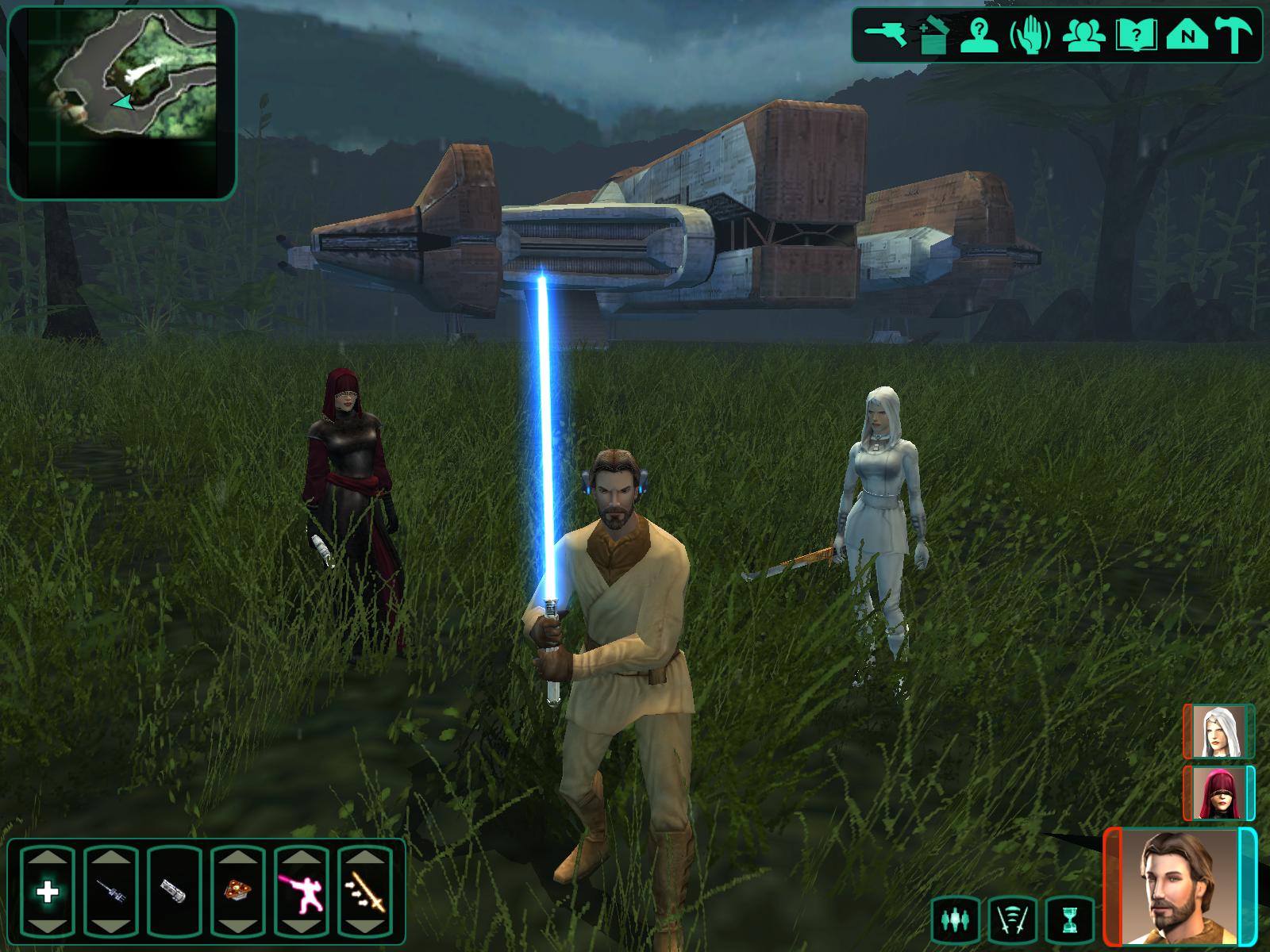Open the inventory container icon
This screenshot has height=952, width=1270.
[934, 36]
